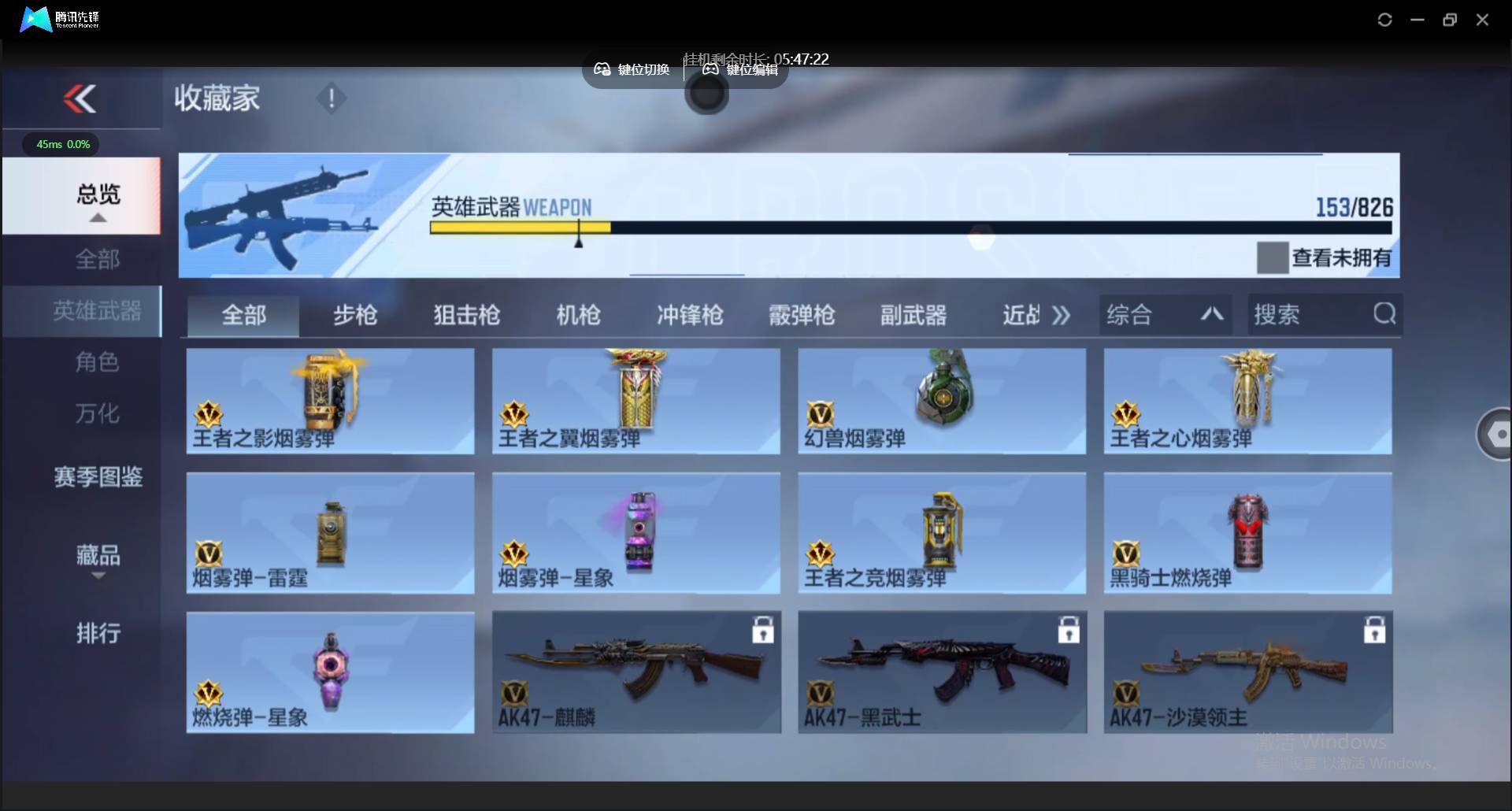Screen dimensions: 1512x811
Task: Open the search magnifier icon
Action: (x=1384, y=314)
